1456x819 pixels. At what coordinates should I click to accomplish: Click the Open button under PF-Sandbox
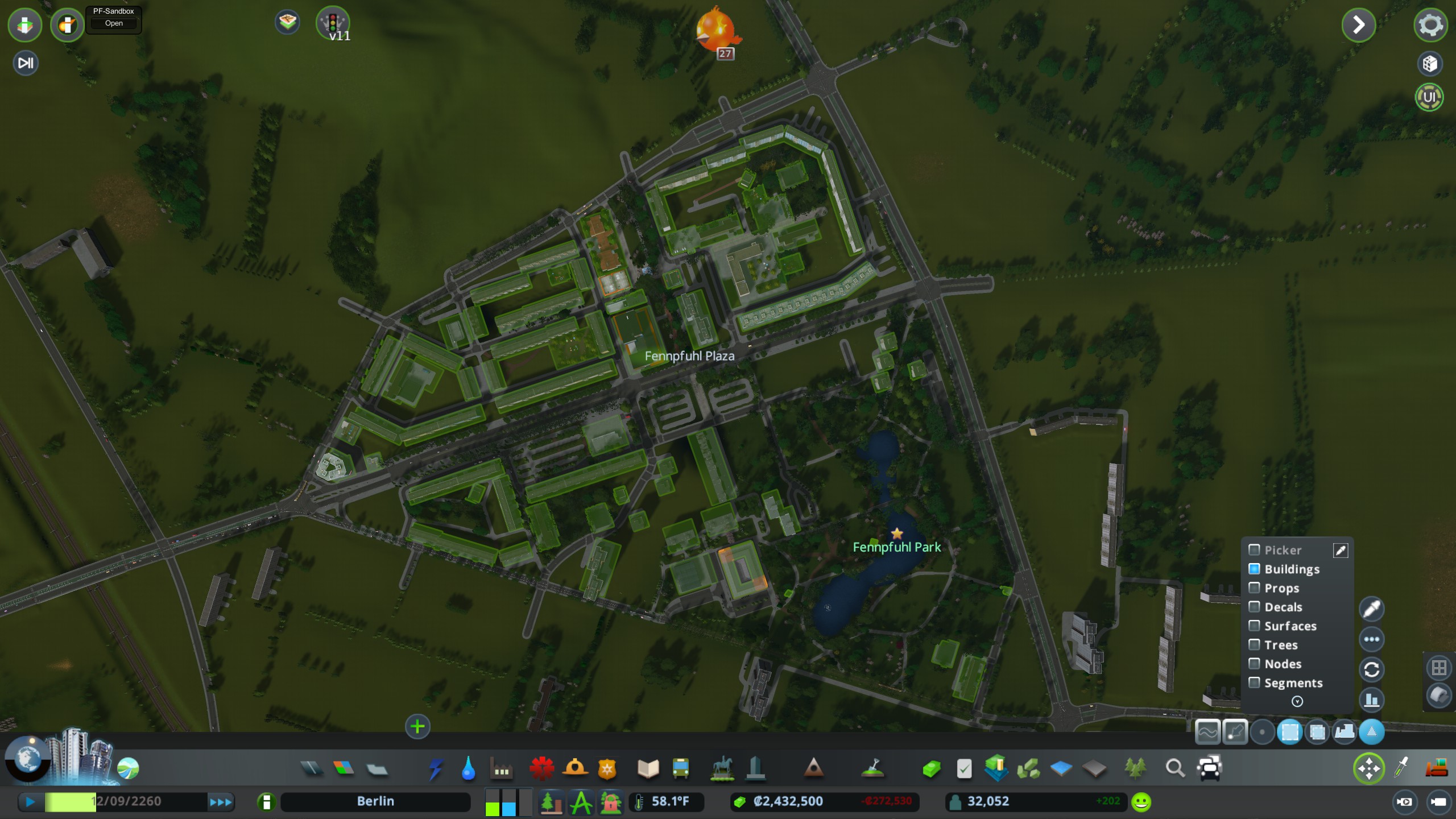coord(114,23)
